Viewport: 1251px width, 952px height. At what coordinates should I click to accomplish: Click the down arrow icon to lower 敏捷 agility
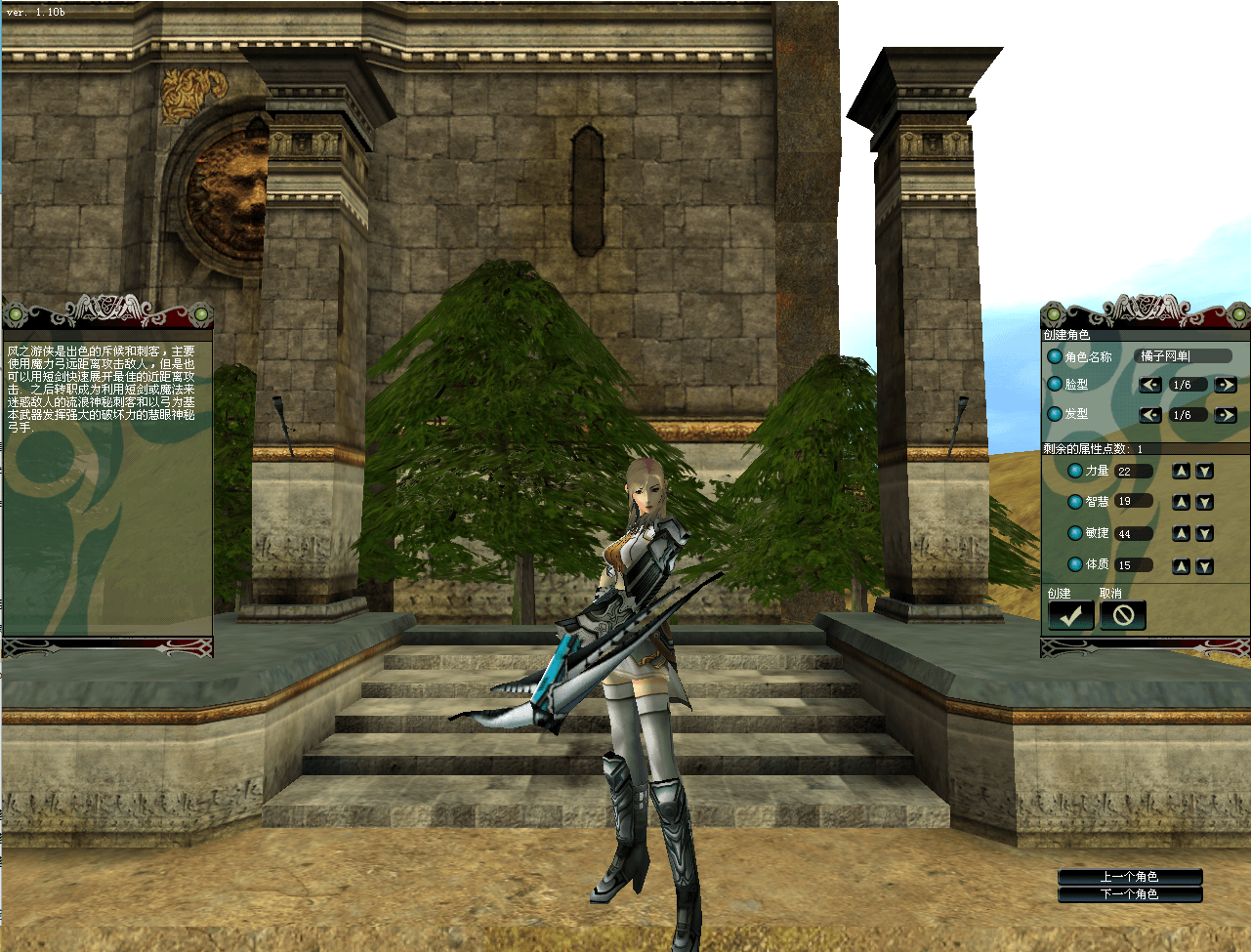(x=1204, y=533)
